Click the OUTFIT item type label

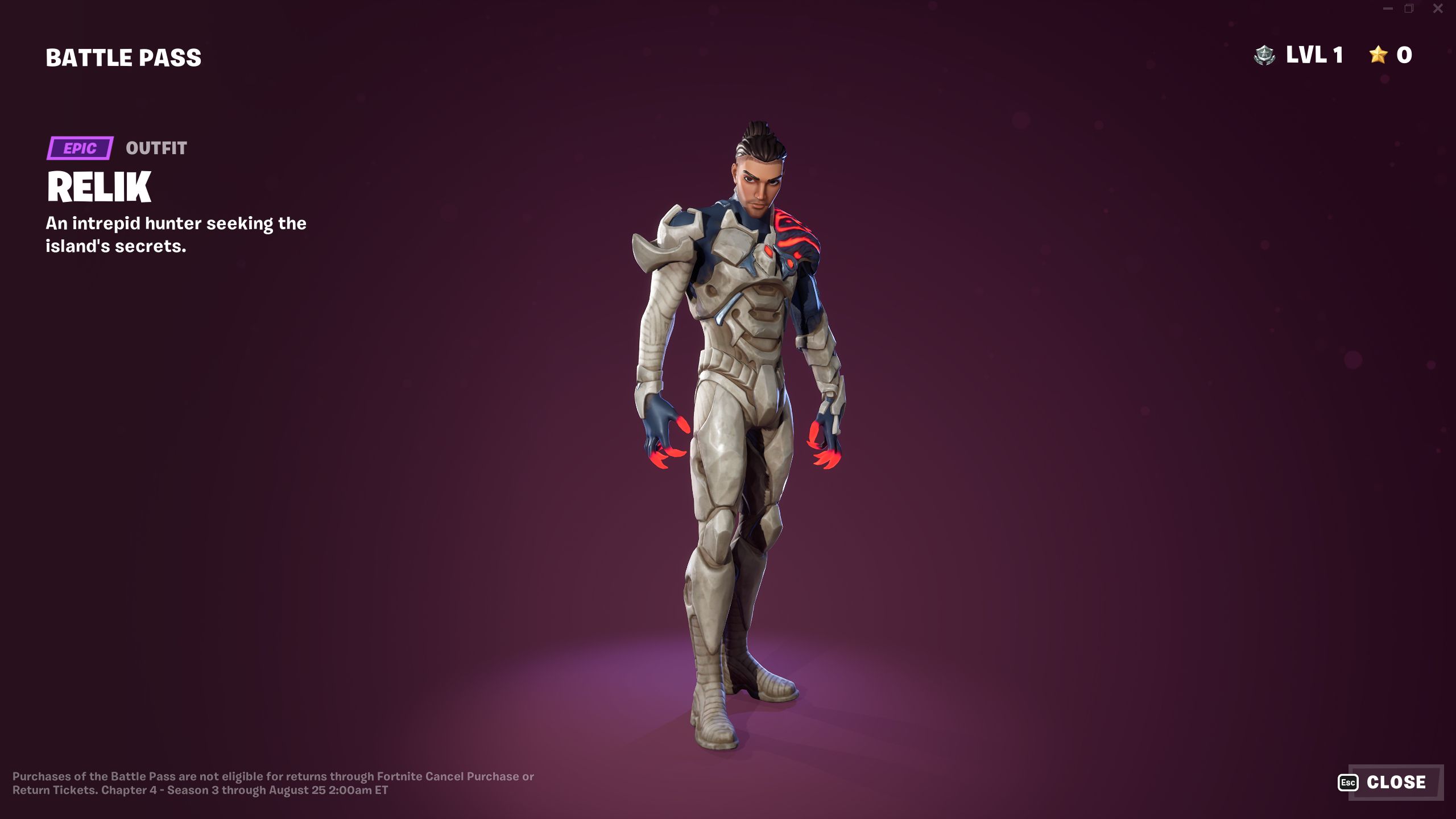click(x=156, y=149)
